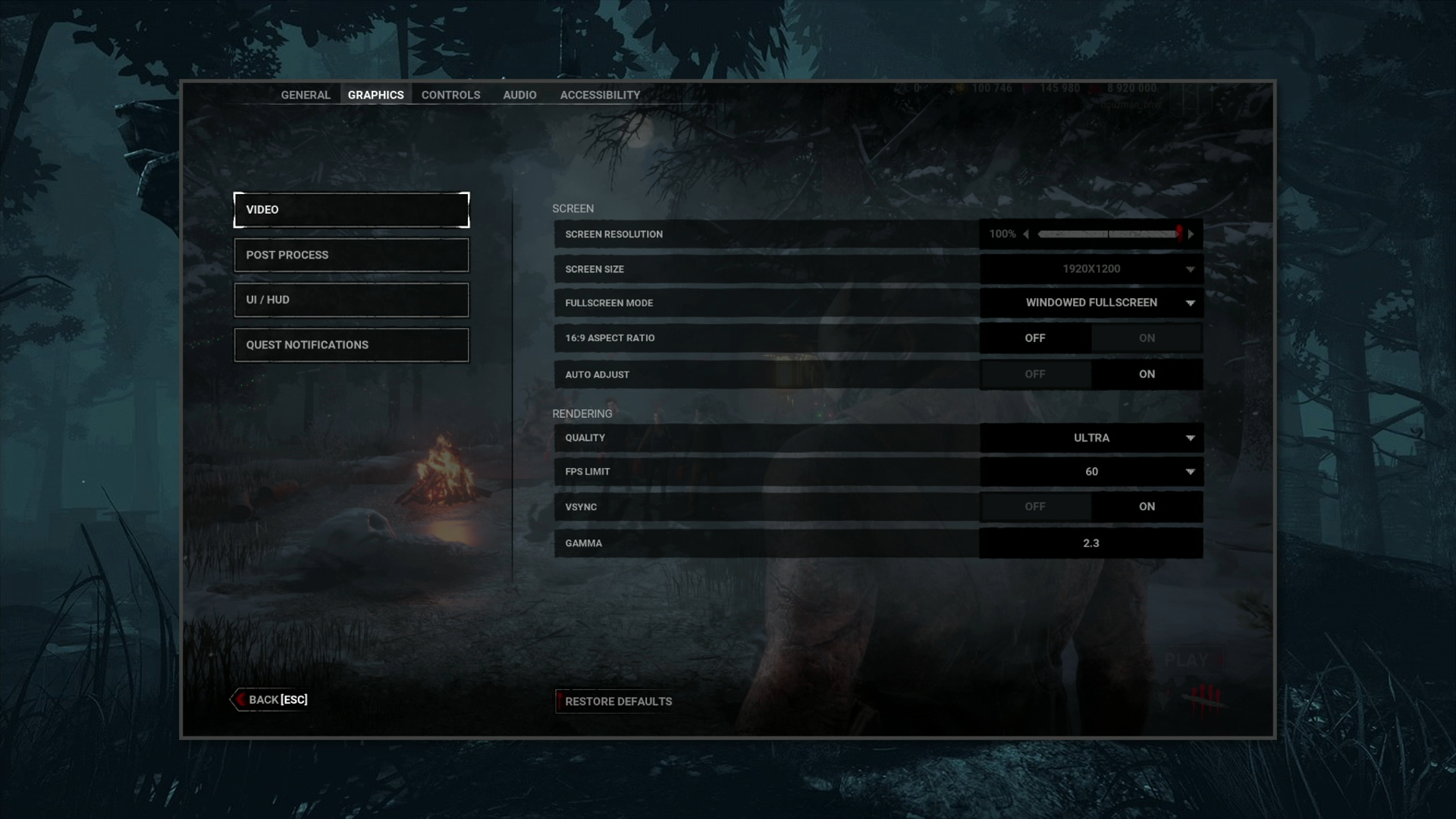Click the red arrow beside RESTORE DEFAULTS

click(560, 701)
